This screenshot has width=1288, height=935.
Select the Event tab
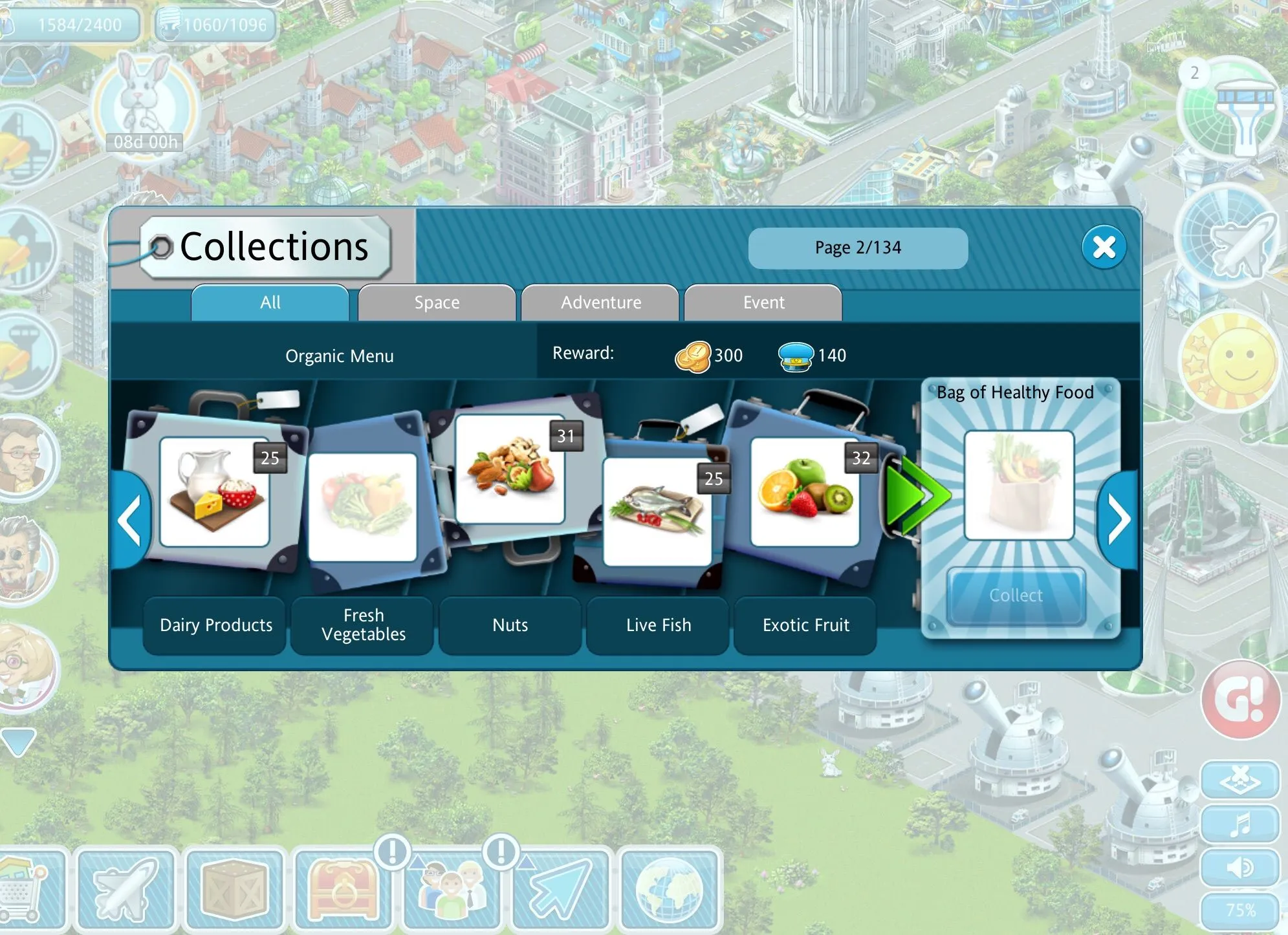[763, 303]
